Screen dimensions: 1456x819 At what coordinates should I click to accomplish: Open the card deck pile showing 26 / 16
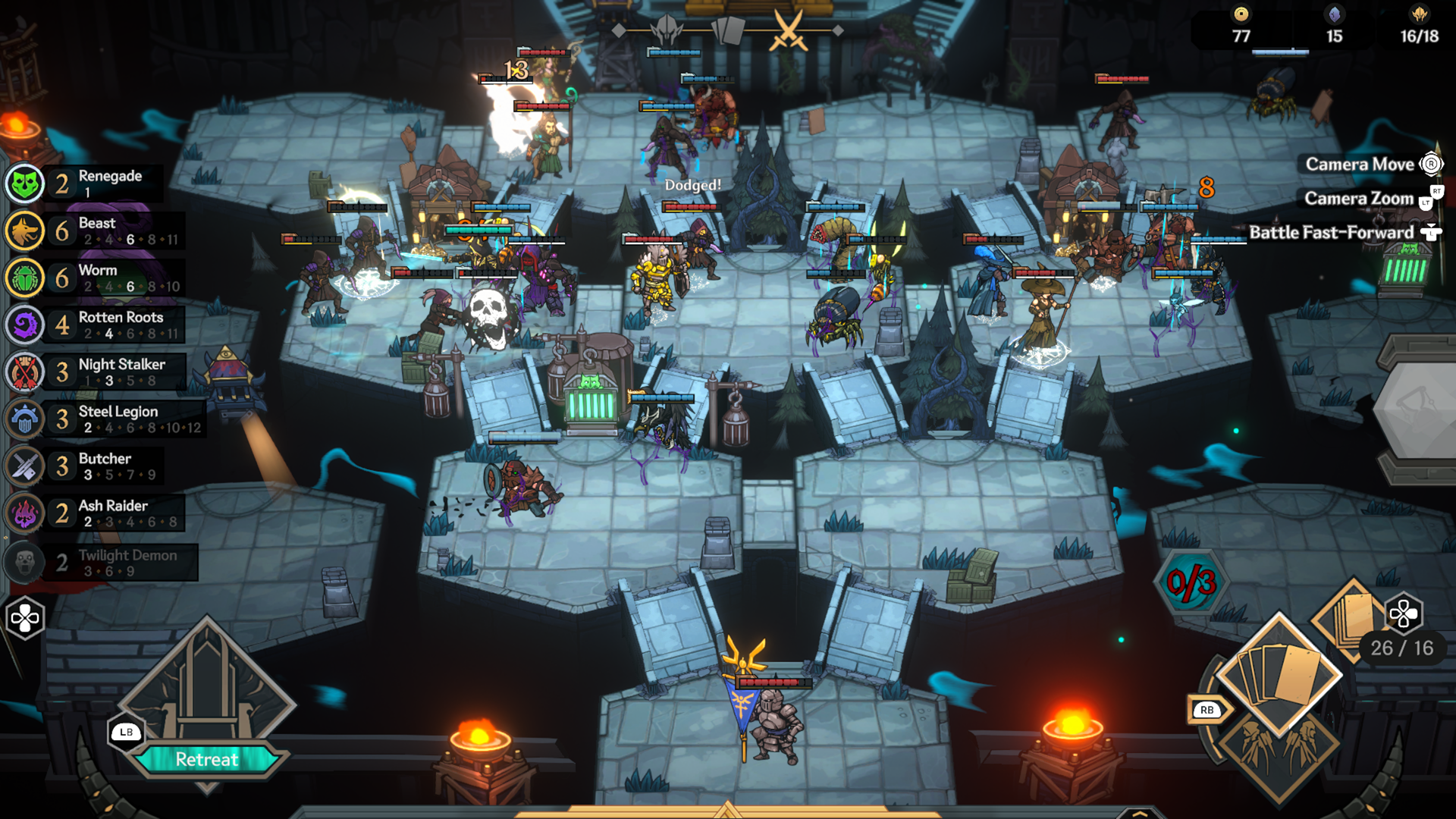pyautogui.click(x=1357, y=618)
